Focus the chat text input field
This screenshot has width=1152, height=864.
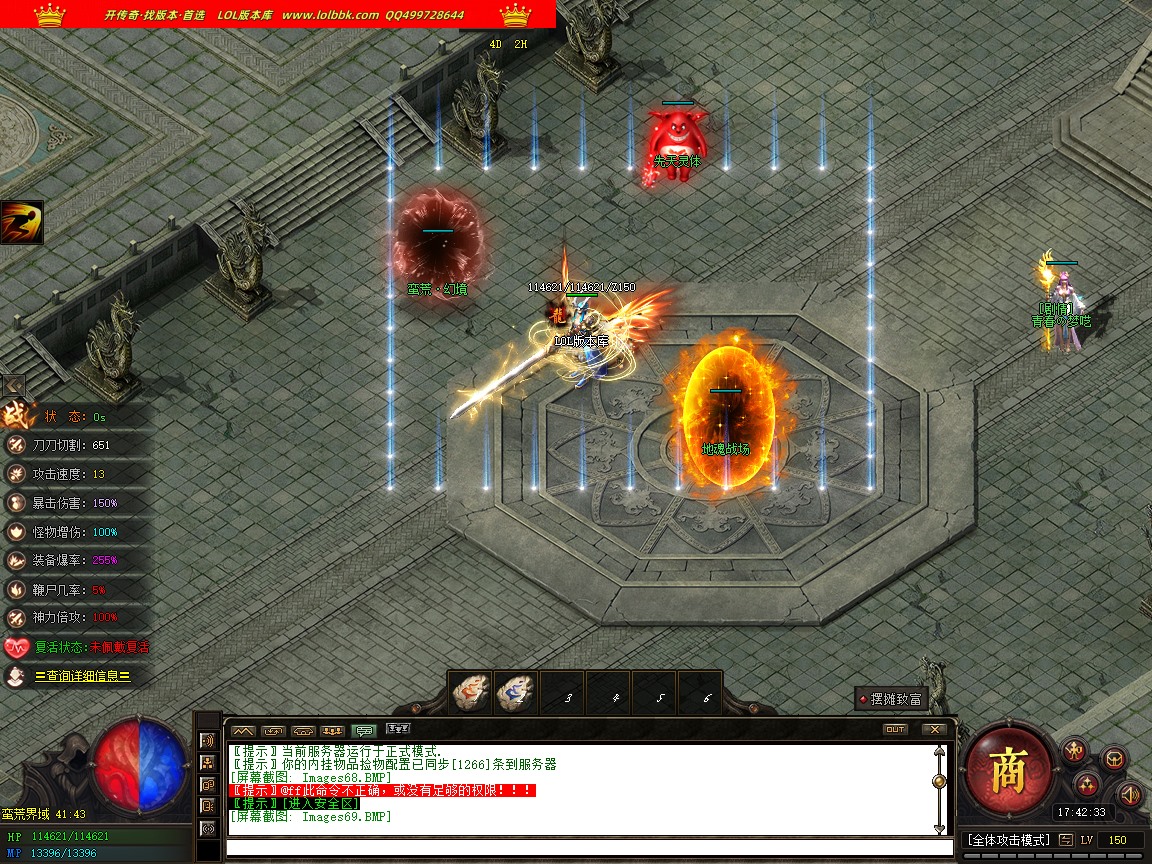[x=580, y=848]
